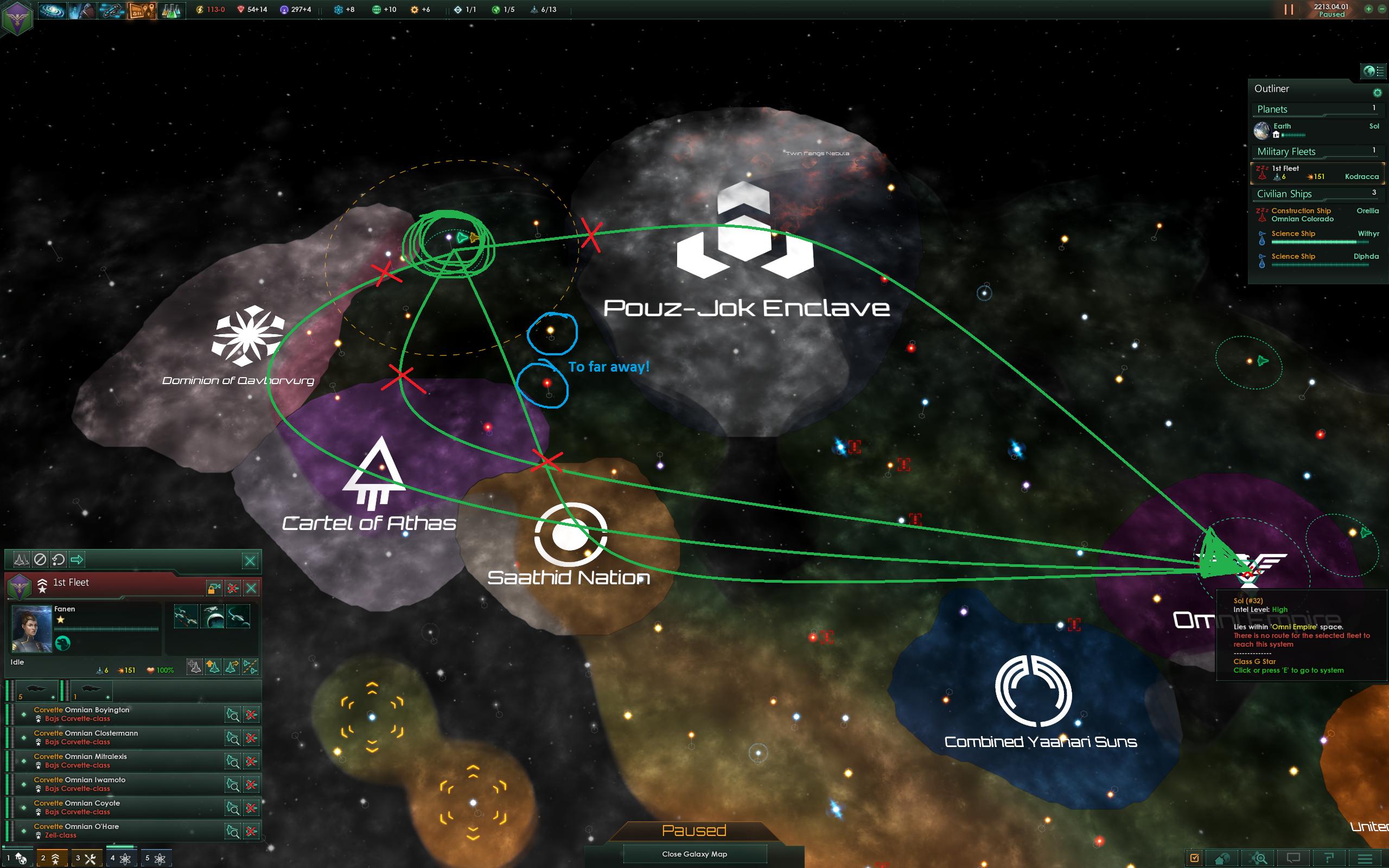1389x868 pixels.
Task: Toggle the game pause button
Action: (x=1289, y=10)
